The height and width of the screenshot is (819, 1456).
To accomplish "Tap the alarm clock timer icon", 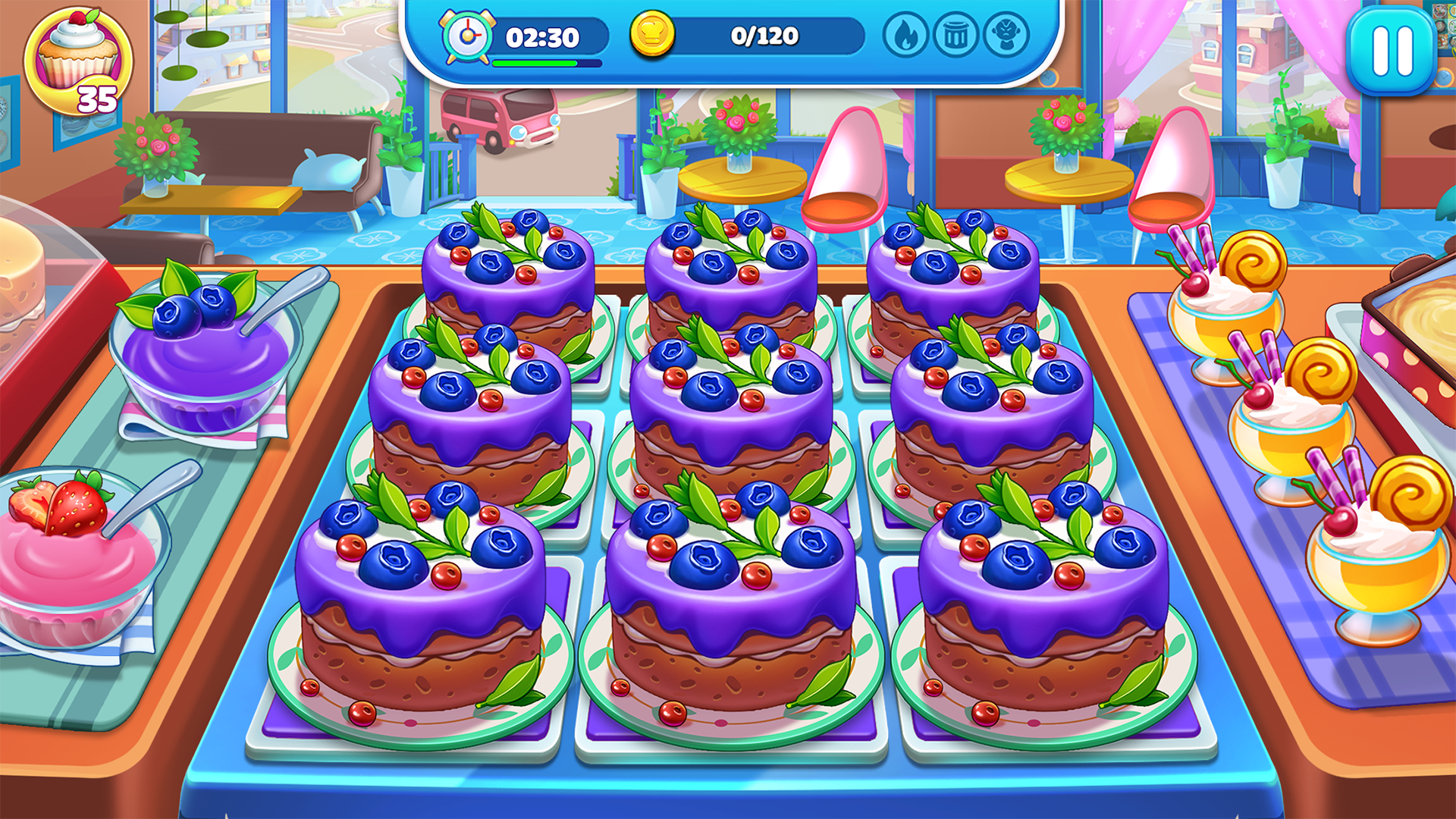I will 469,34.
